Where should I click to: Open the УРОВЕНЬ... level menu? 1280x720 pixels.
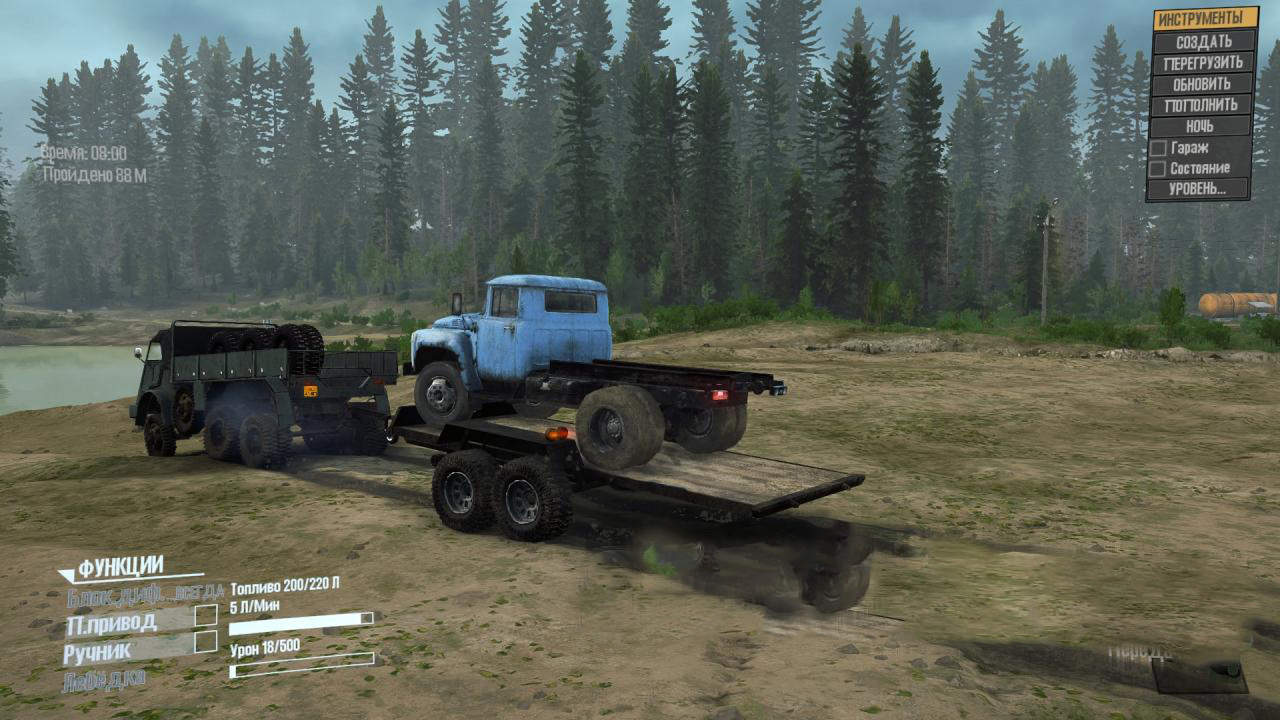(1199, 189)
